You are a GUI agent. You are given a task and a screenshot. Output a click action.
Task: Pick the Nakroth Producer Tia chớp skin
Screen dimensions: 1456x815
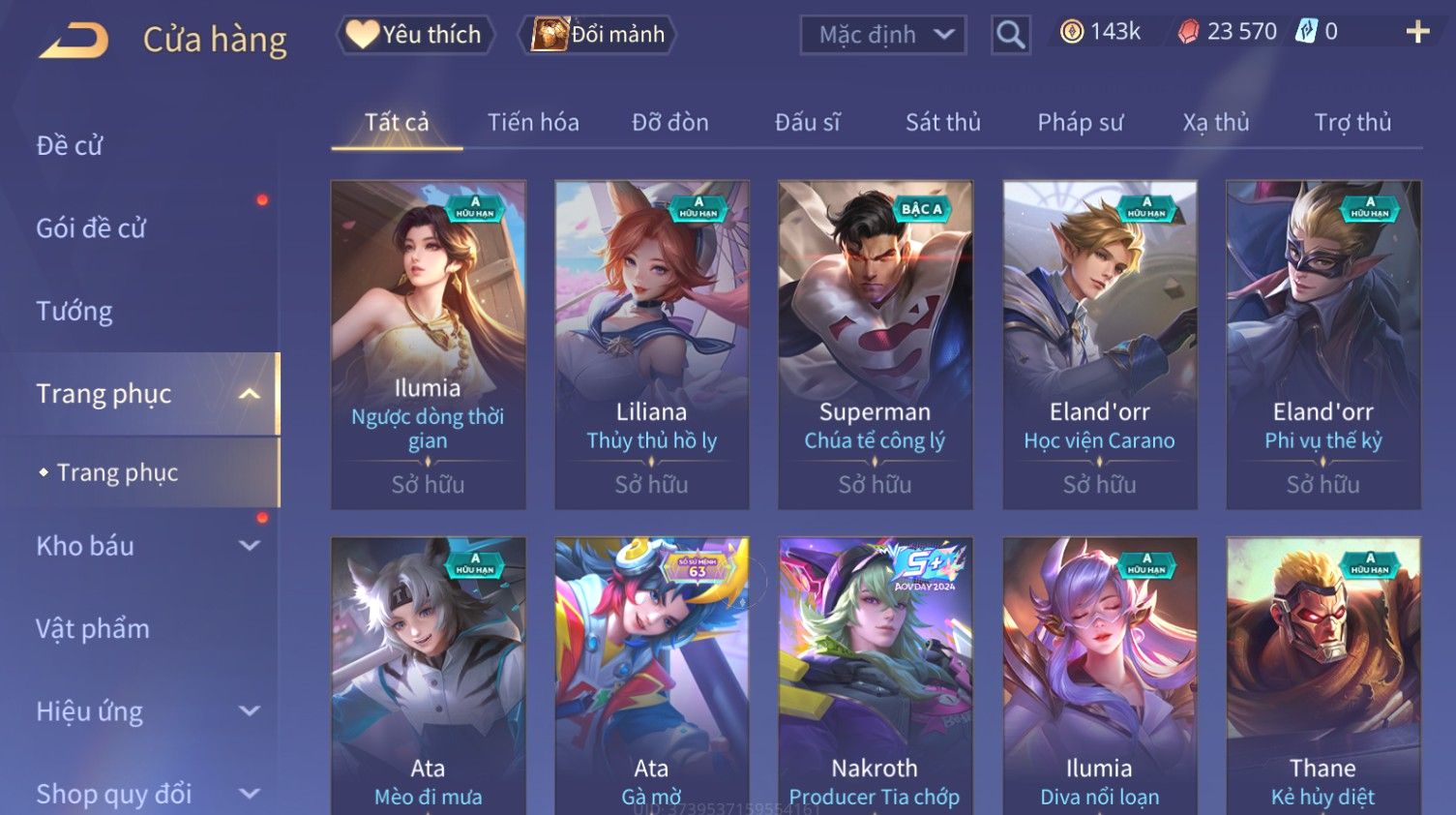[x=875, y=678]
